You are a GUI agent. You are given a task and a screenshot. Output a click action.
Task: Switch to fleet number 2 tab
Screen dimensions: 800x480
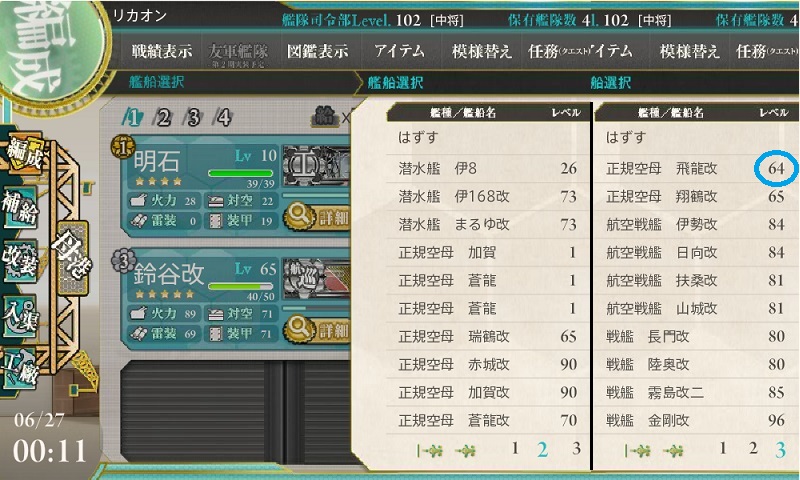coord(161,118)
